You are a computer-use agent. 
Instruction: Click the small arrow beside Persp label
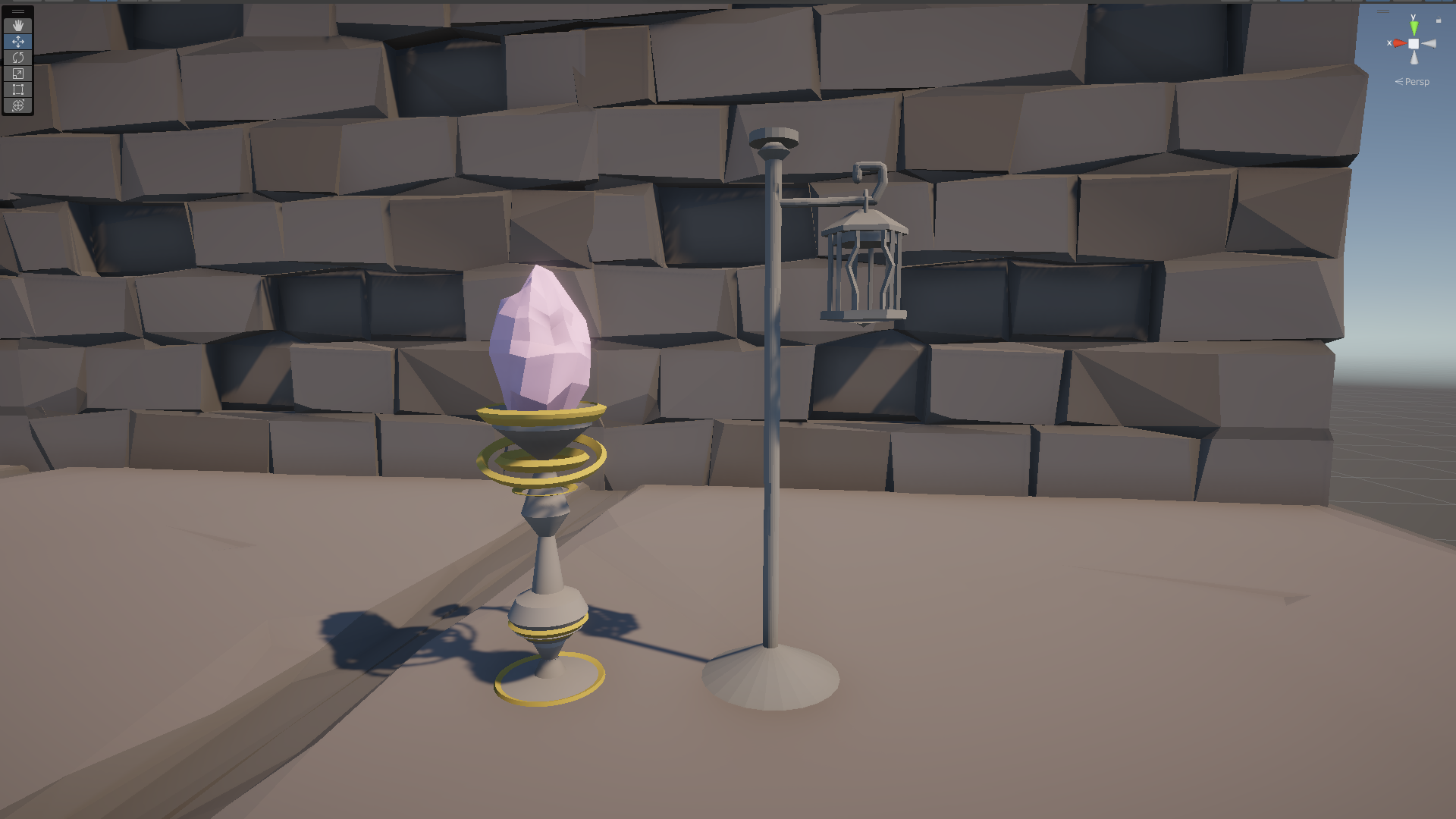coord(1399,82)
